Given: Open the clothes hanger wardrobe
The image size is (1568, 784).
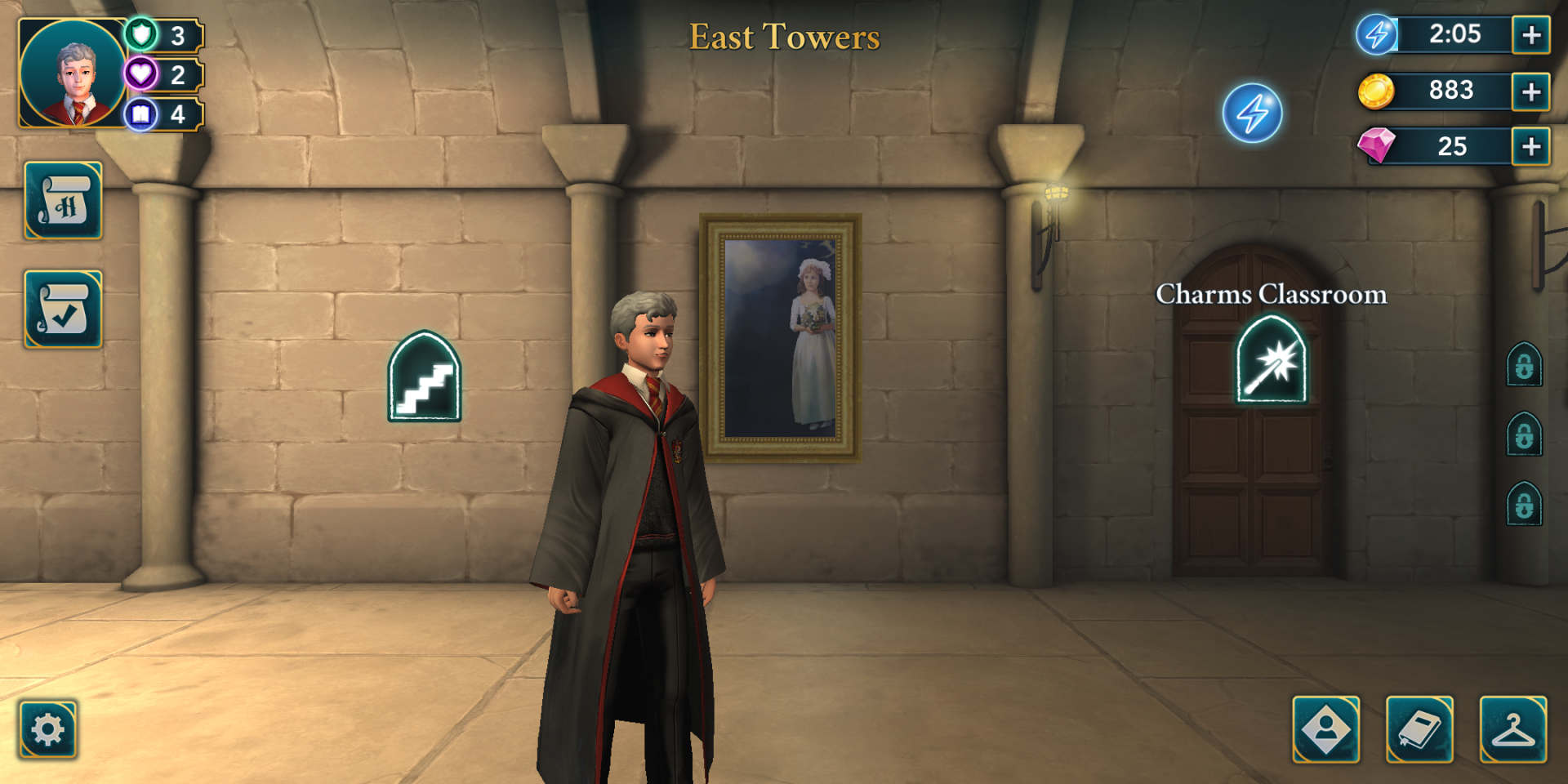Looking at the screenshot, I should coord(1513,729).
